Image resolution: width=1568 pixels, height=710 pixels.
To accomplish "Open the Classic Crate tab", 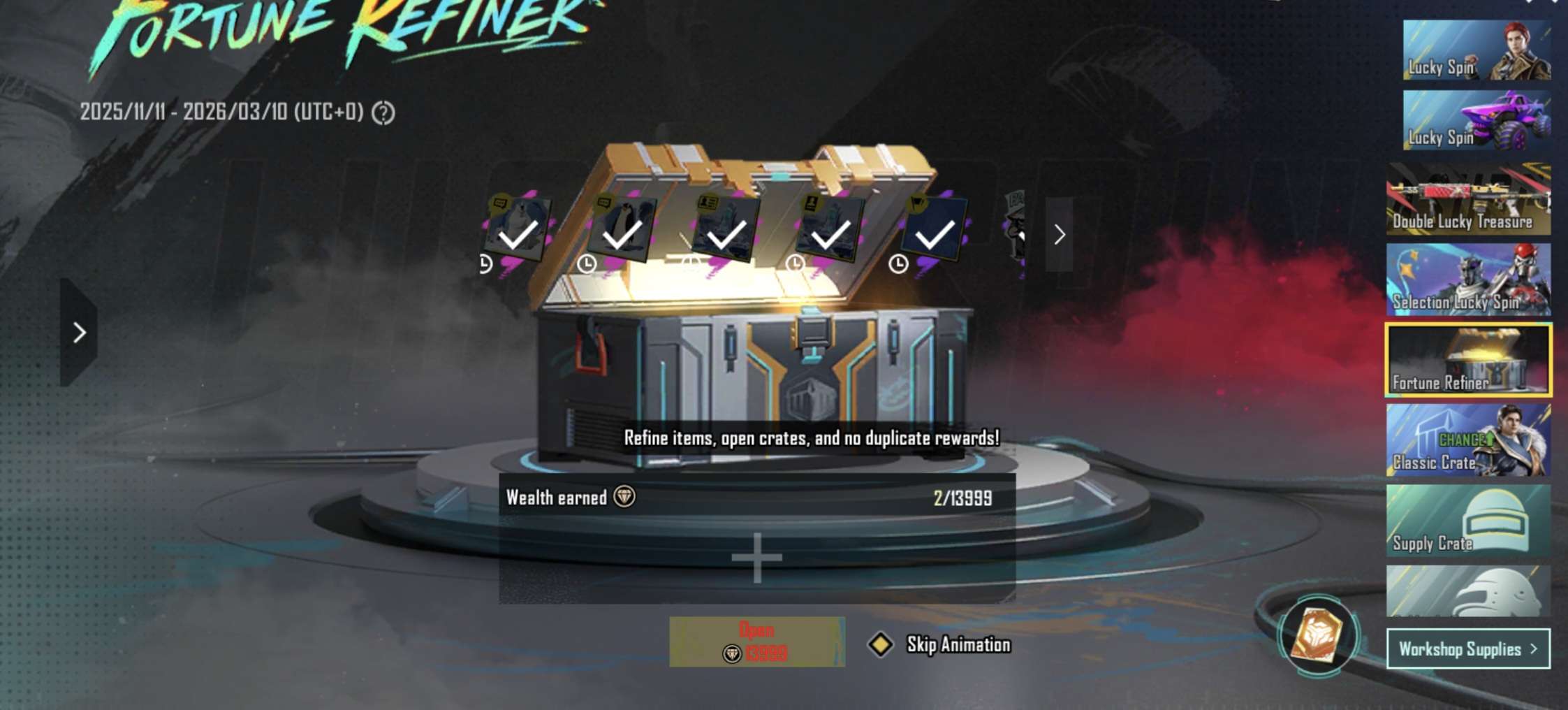I will pyautogui.click(x=1468, y=440).
